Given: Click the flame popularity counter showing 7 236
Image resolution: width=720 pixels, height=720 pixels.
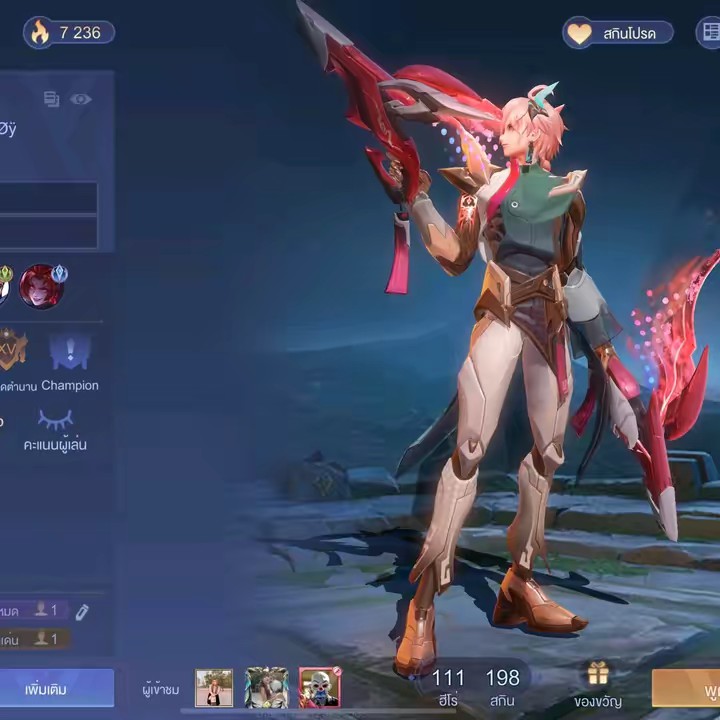Looking at the screenshot, I should tap(68, 33).
